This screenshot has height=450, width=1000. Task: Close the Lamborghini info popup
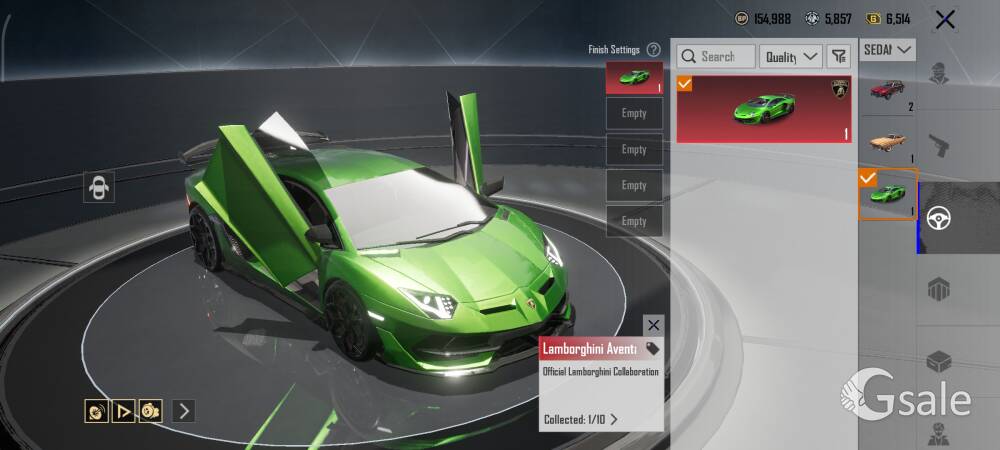click(653, 325)
